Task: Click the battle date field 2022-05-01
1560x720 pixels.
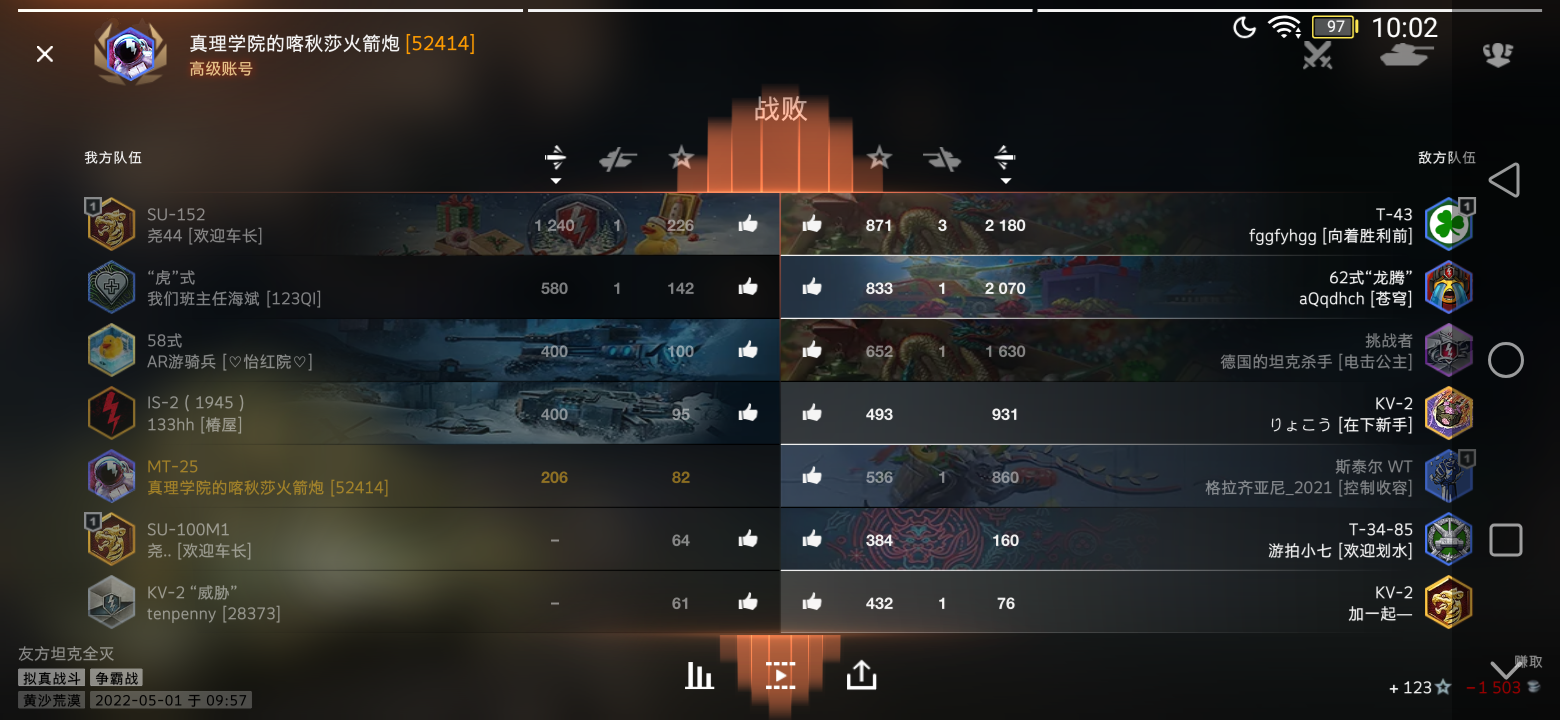Action: 170,699
